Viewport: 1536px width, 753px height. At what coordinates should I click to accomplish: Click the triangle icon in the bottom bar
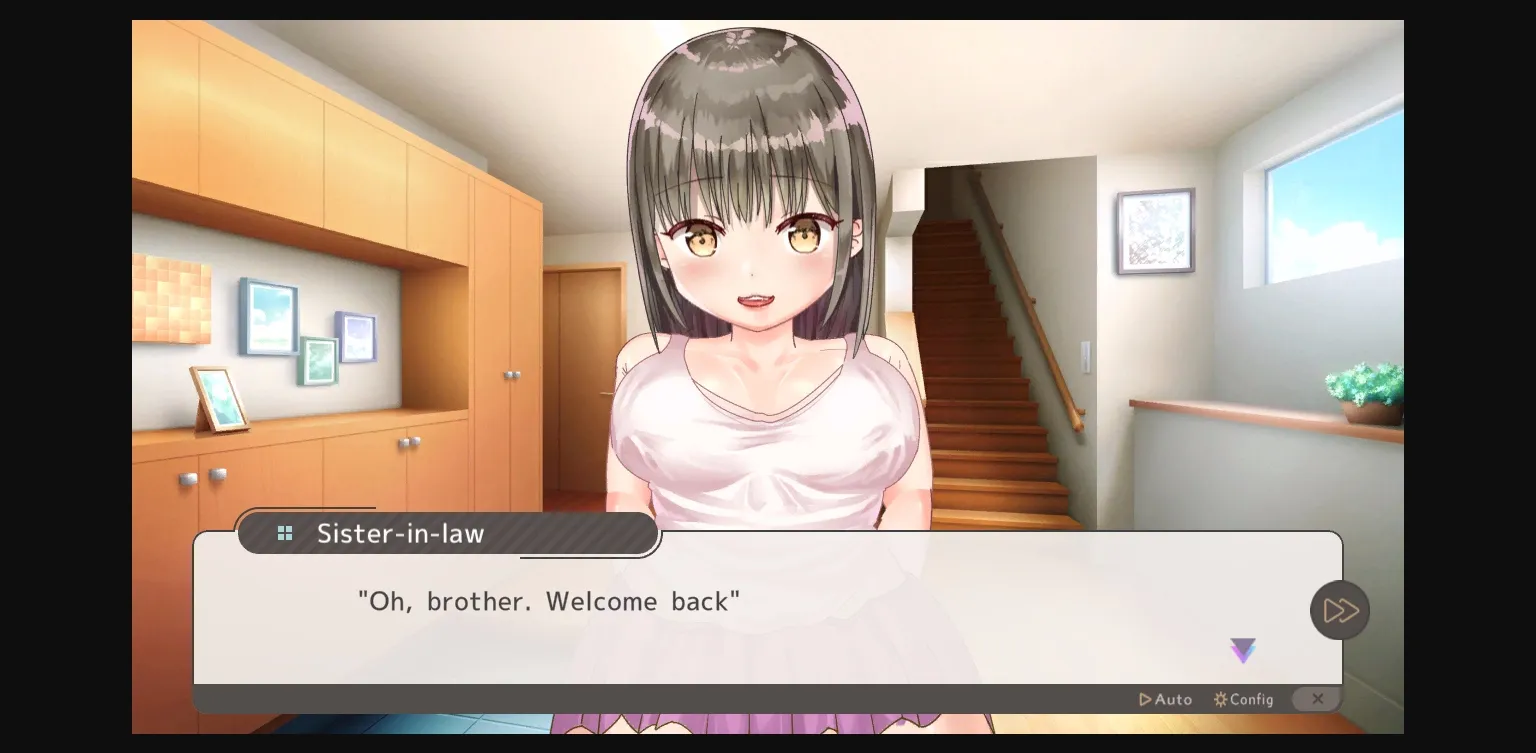point(1144,699)
